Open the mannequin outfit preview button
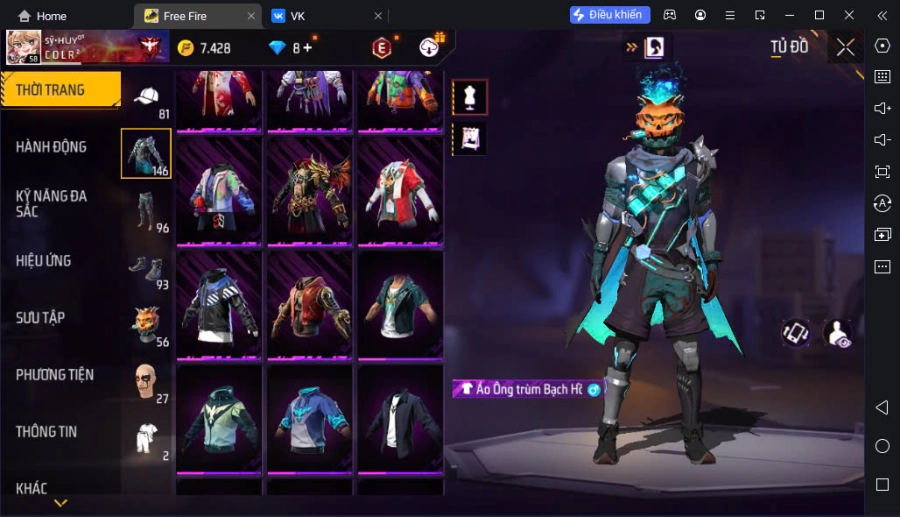 [x=470, y=97]
